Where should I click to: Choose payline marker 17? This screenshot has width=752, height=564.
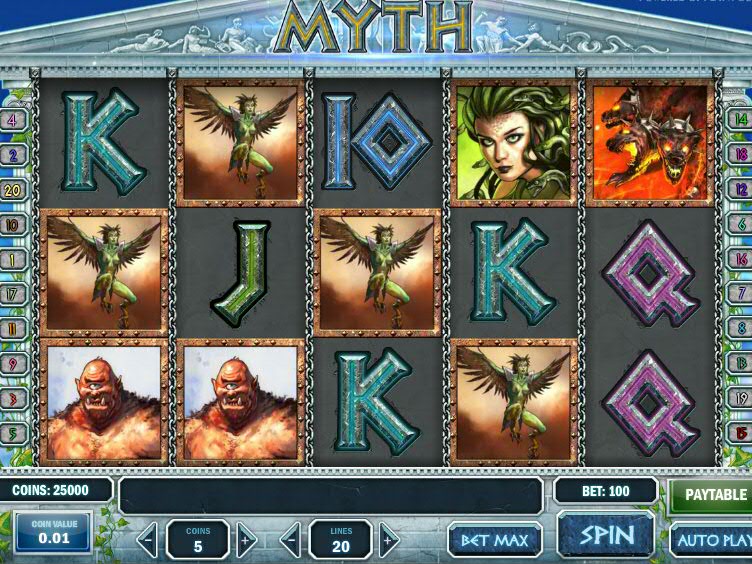[14, 294]
